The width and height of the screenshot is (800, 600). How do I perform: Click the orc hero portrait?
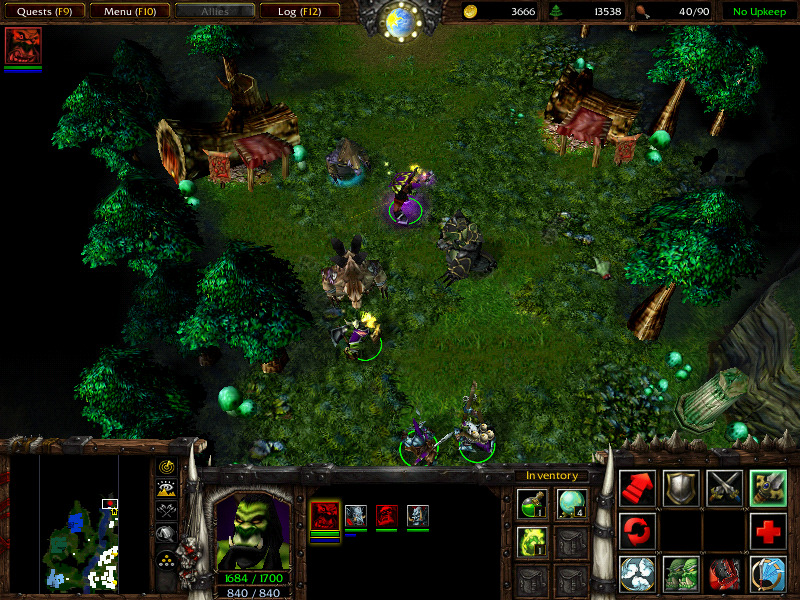(x=253, y=530)
